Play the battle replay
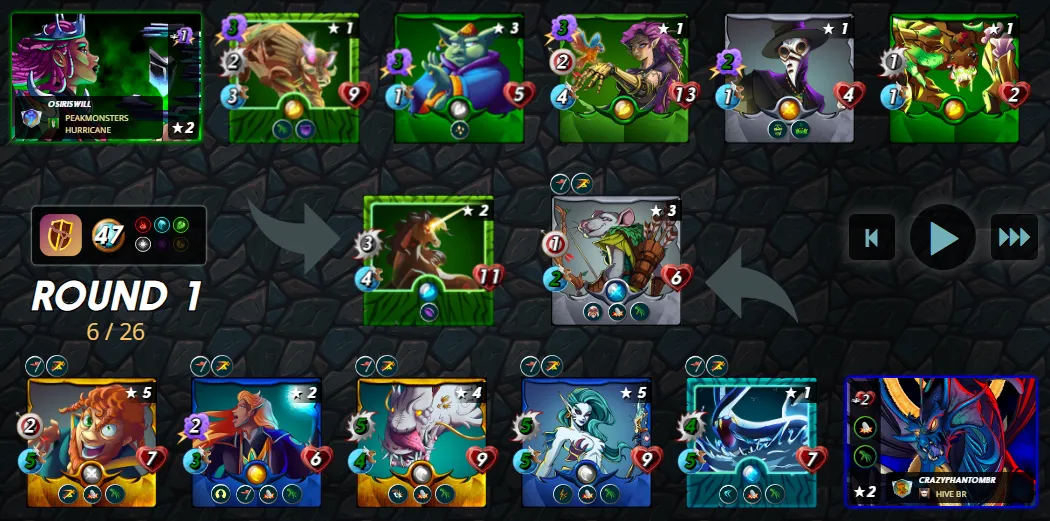The width and height of the screenshot is (1050, 521). coord(943,237)
